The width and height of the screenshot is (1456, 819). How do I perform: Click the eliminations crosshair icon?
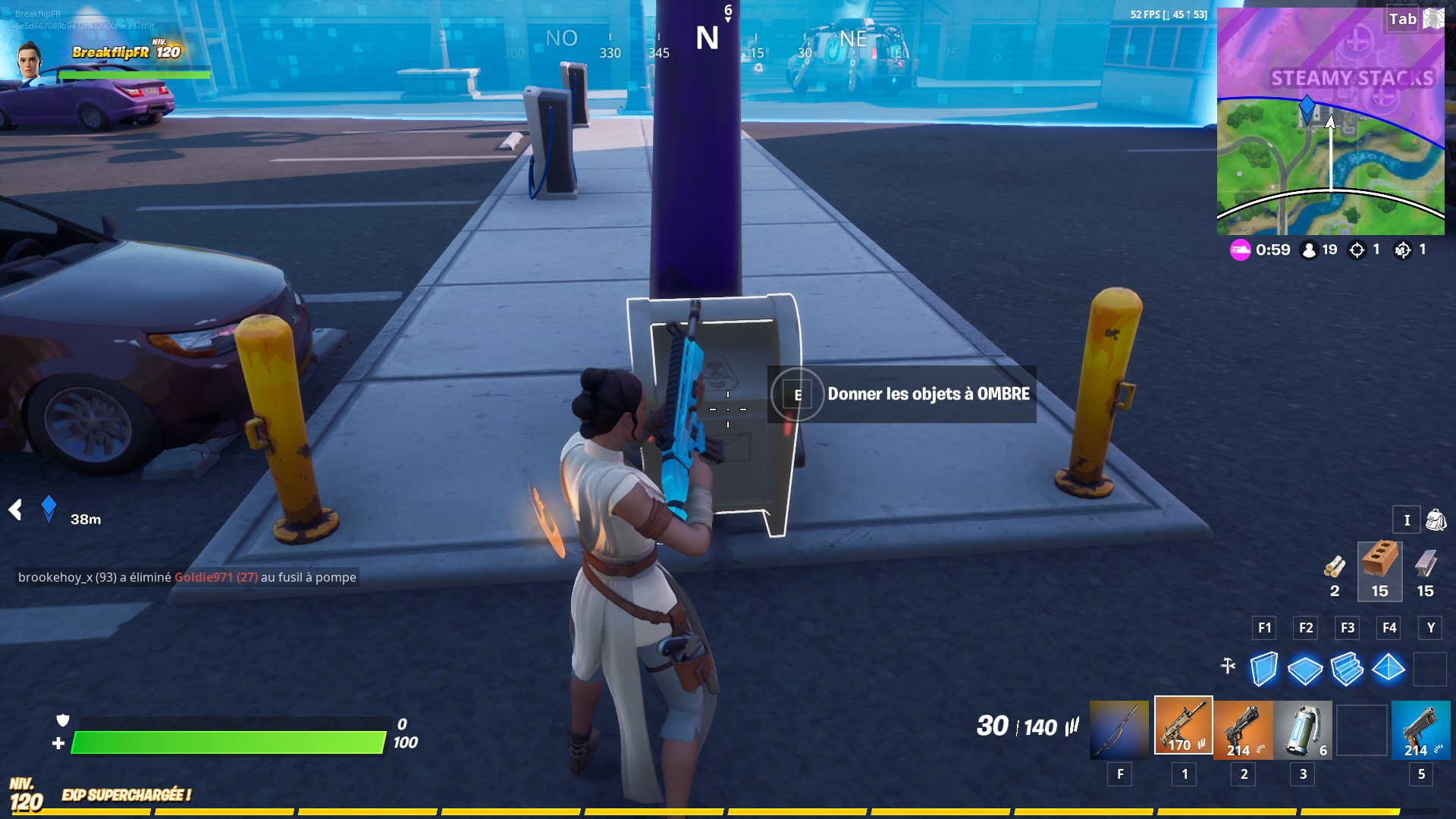pos(1357,250)
